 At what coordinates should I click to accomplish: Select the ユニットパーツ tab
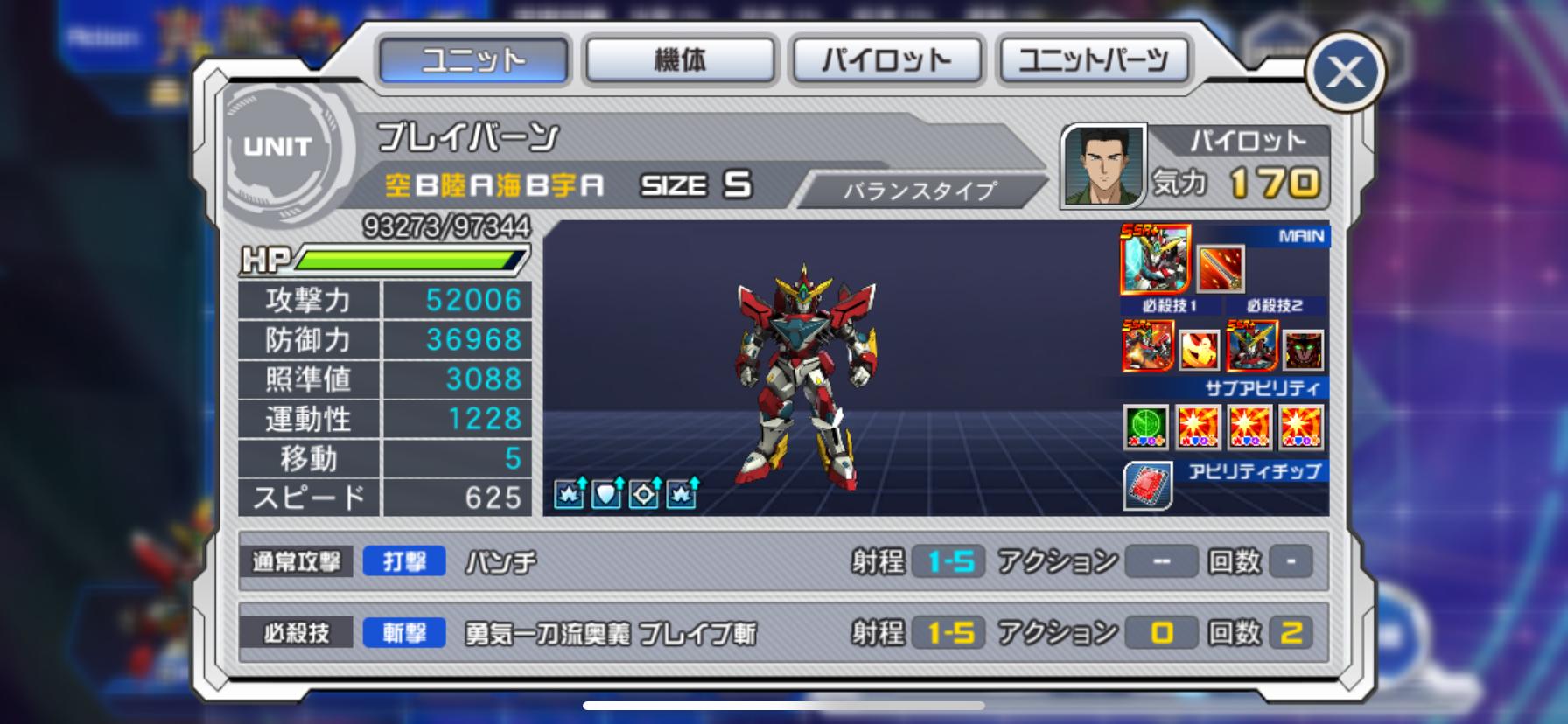click(1094, 59)
